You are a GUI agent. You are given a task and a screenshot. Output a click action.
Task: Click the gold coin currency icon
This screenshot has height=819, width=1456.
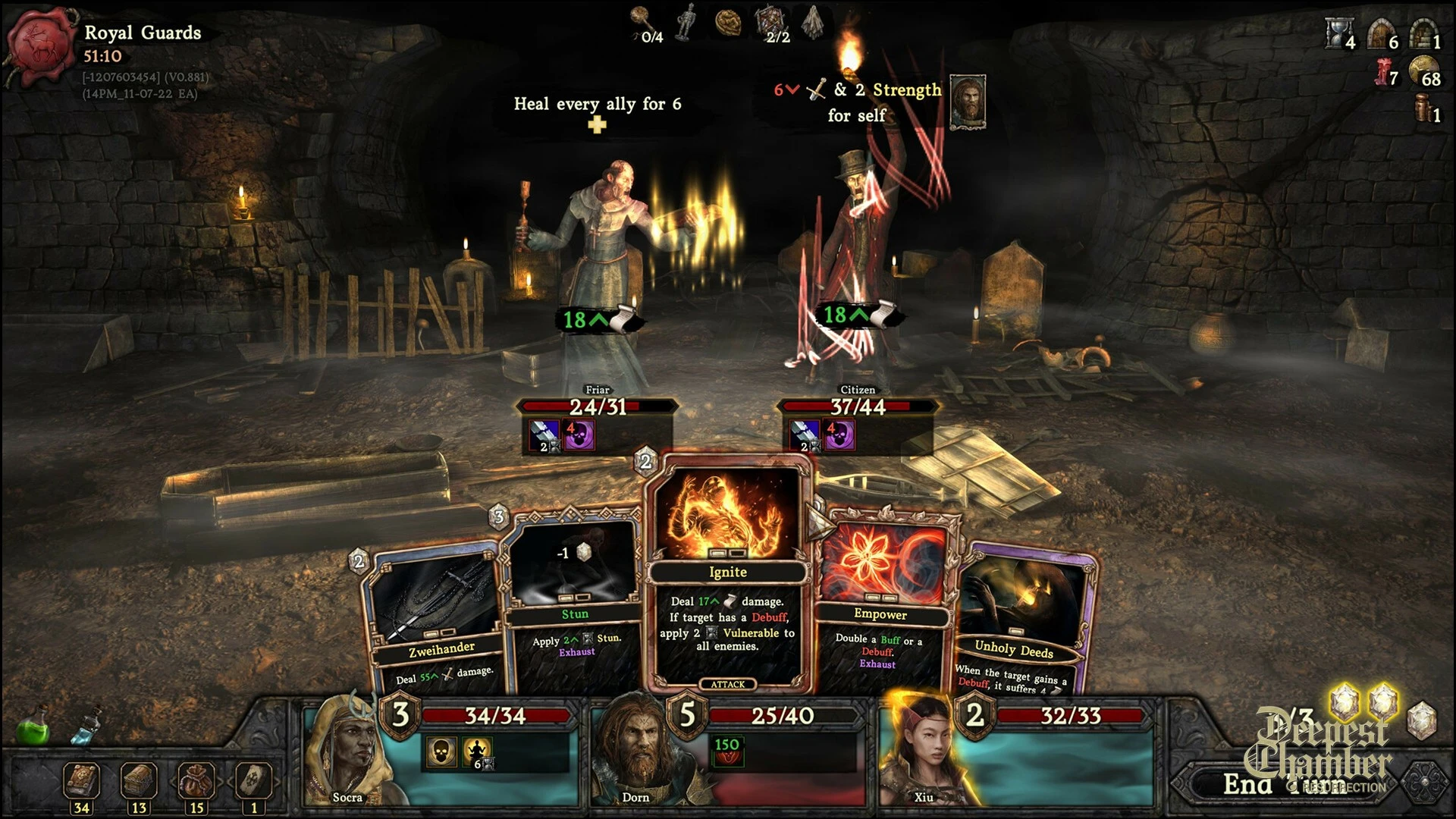pyautogui.click(x=1423, y=70)
